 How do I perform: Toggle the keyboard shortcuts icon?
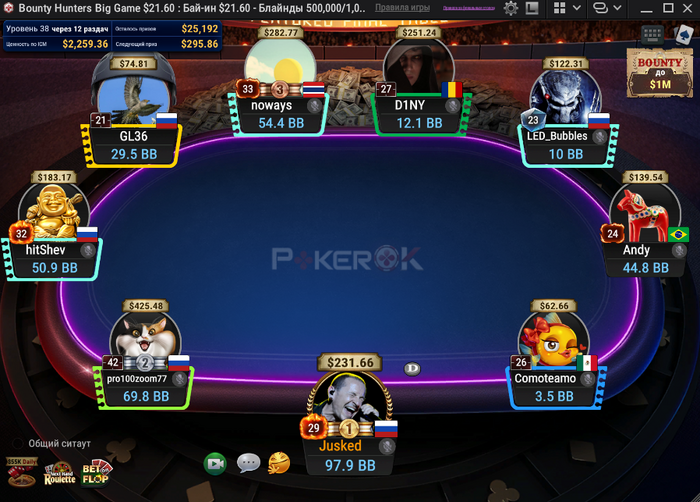(x=652, y=34)
